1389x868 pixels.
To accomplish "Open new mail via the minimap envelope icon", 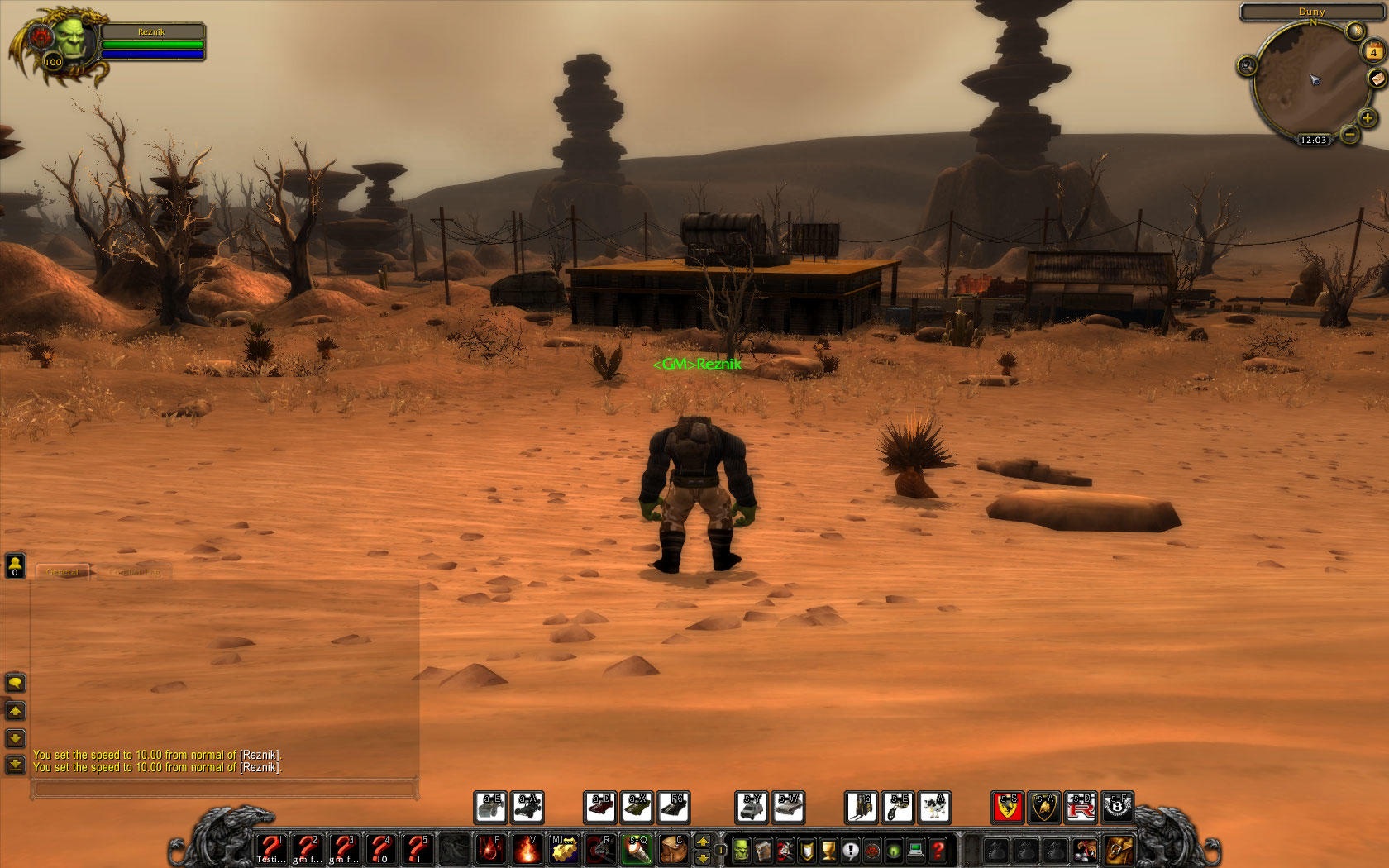I will click(1379, 80).
